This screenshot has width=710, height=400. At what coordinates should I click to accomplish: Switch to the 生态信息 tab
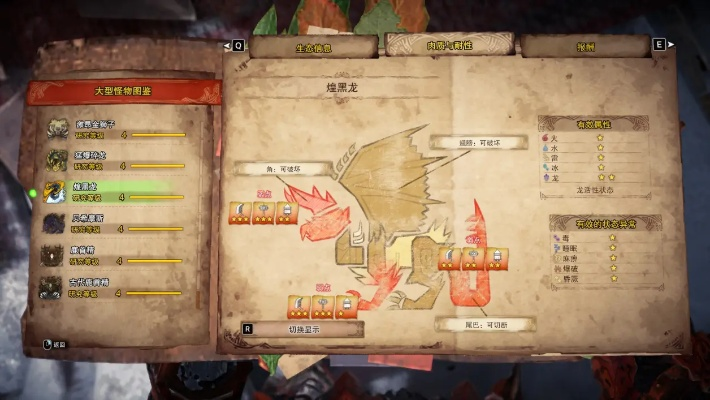point(312,47)
